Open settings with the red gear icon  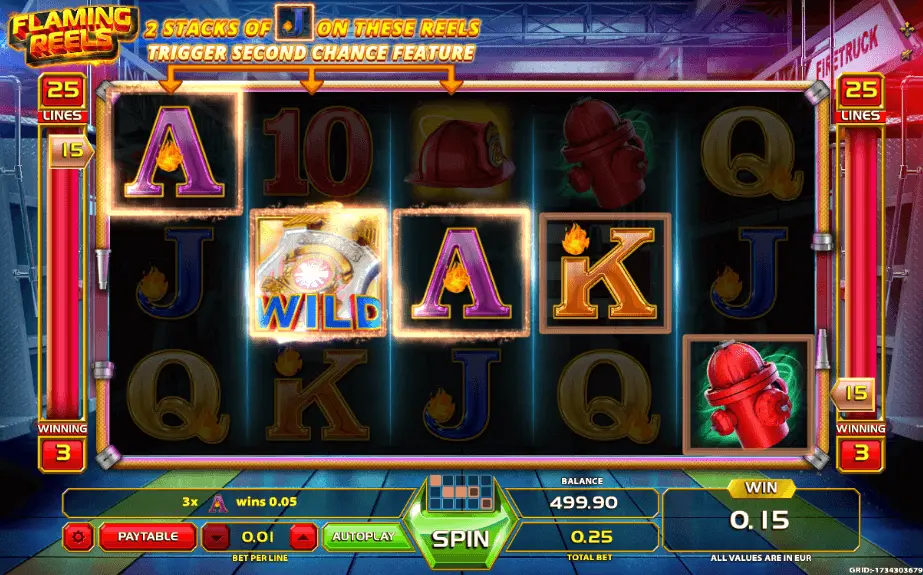(80, 537)
